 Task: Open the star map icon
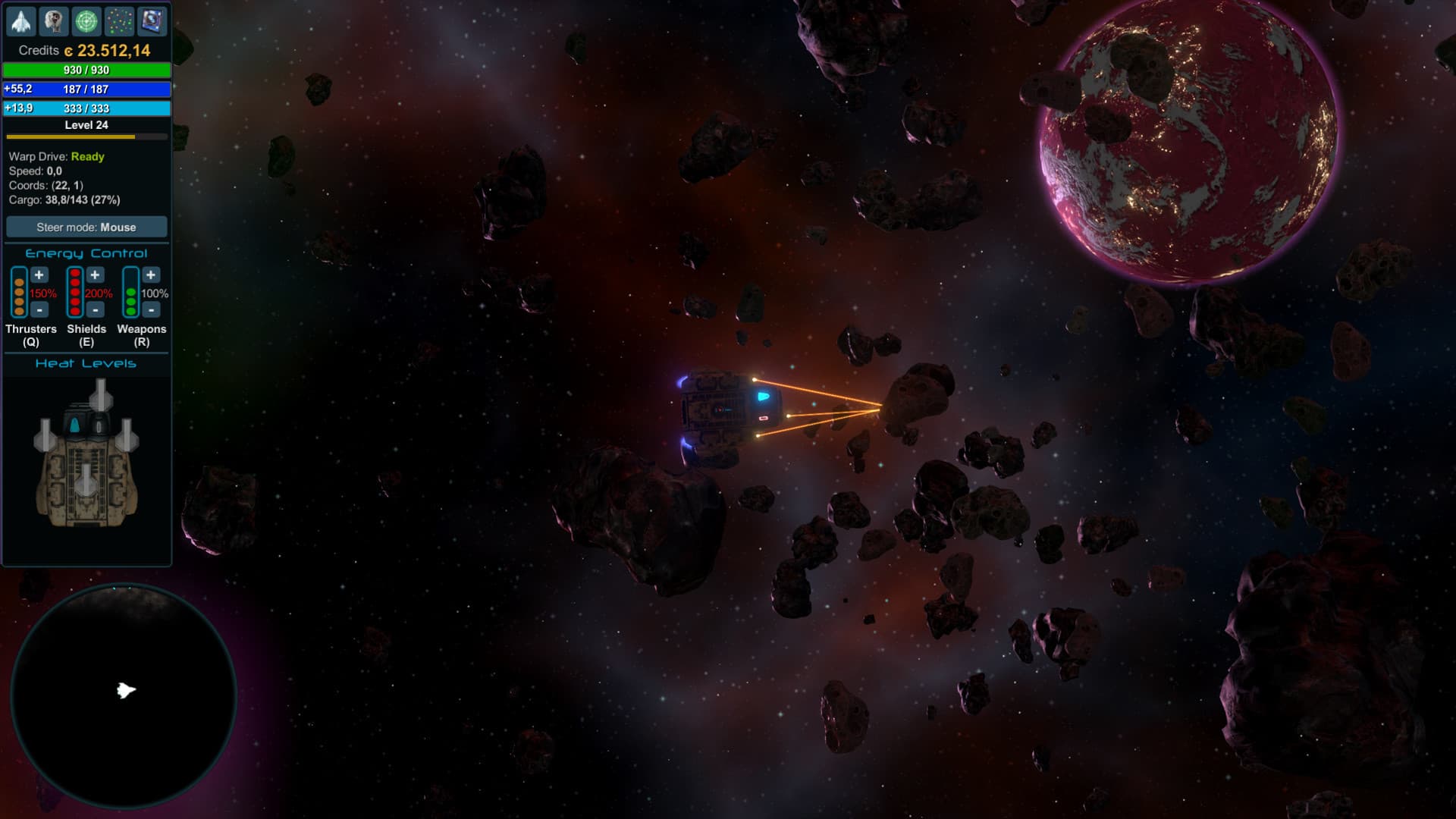(119, 21)
